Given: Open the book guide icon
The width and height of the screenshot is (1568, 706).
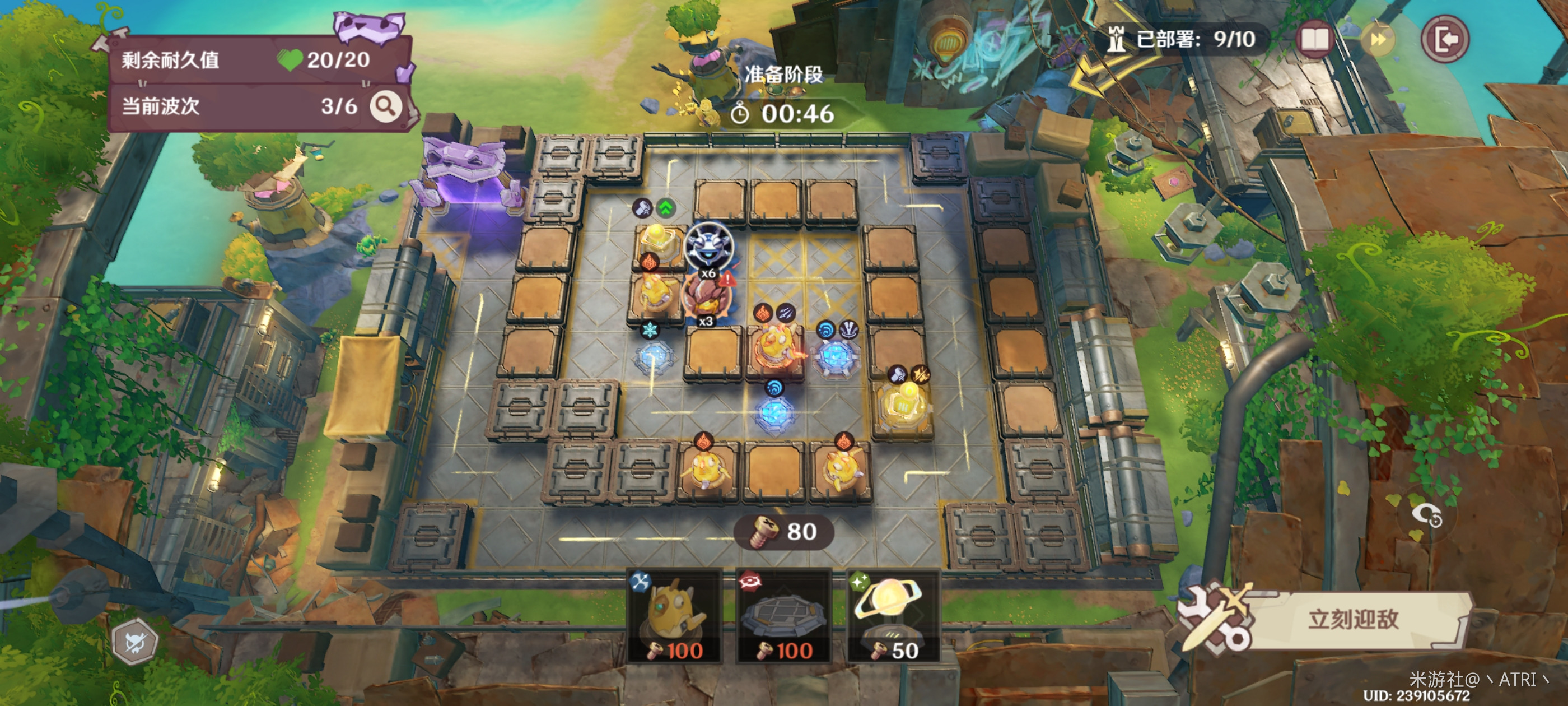Looking at the screenshot, I should coord(1315,40).
